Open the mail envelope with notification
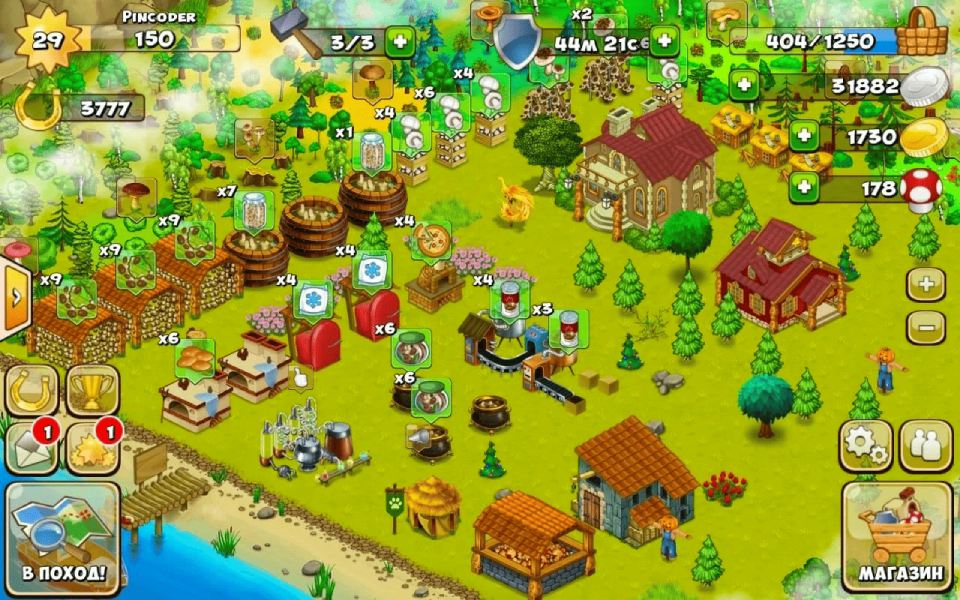Screen dimensions: 960x600 32,448
